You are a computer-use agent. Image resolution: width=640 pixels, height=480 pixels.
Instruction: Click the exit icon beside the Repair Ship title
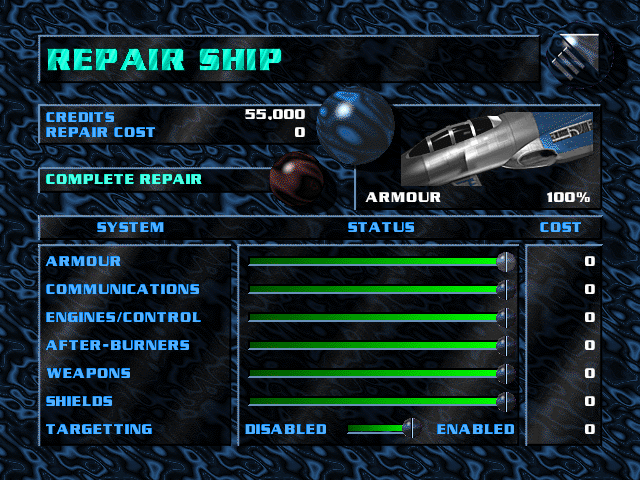(572, 60)
